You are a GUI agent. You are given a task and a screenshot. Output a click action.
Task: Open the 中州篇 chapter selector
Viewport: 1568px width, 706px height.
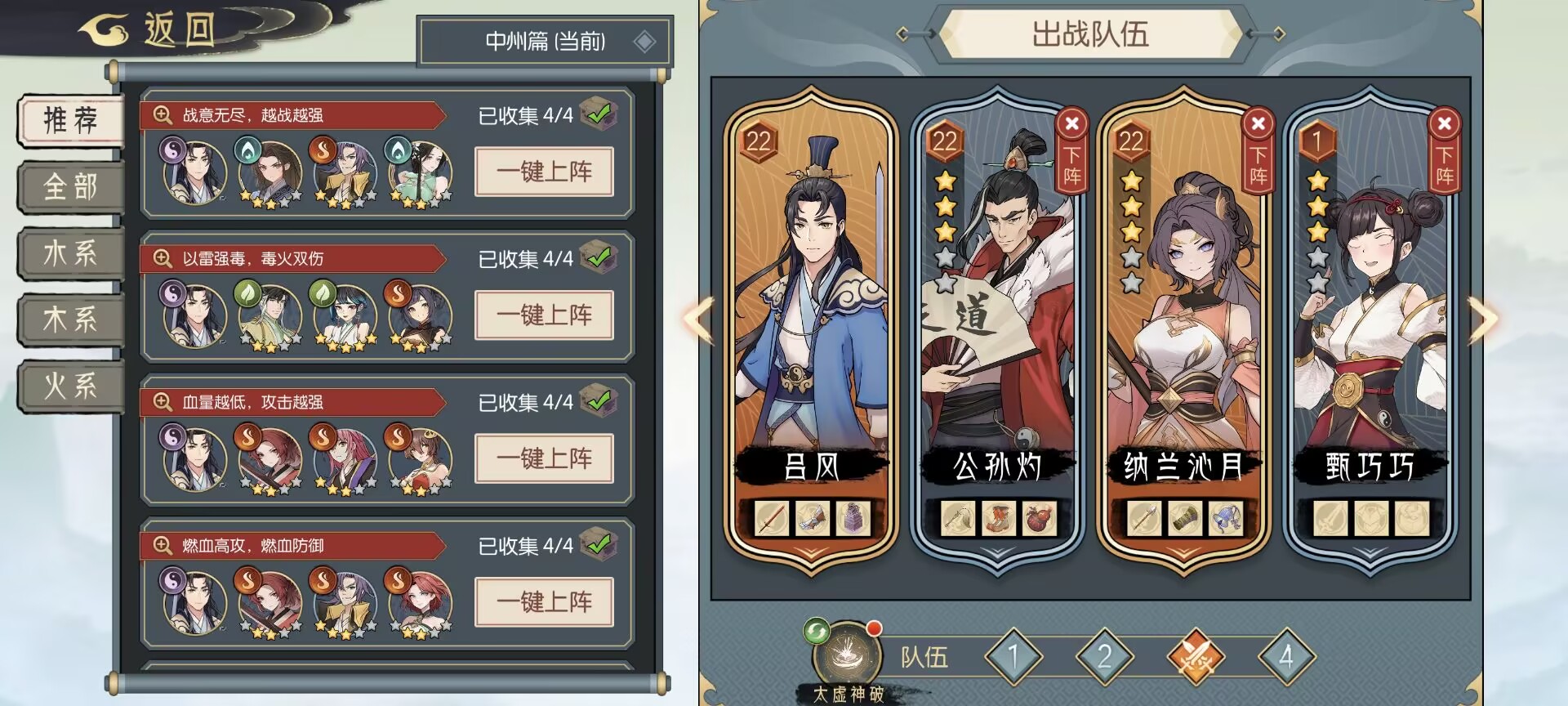[x=545, y=41]
